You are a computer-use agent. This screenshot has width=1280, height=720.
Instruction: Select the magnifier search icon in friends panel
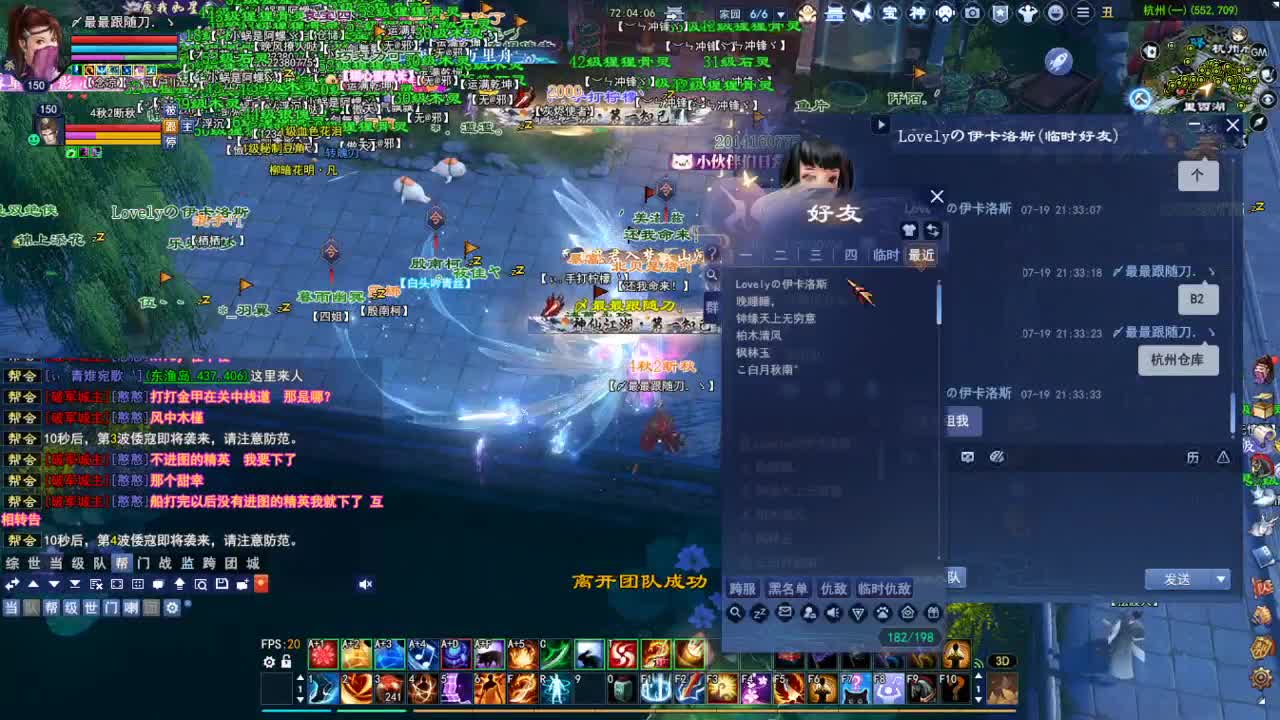[737, 613]
